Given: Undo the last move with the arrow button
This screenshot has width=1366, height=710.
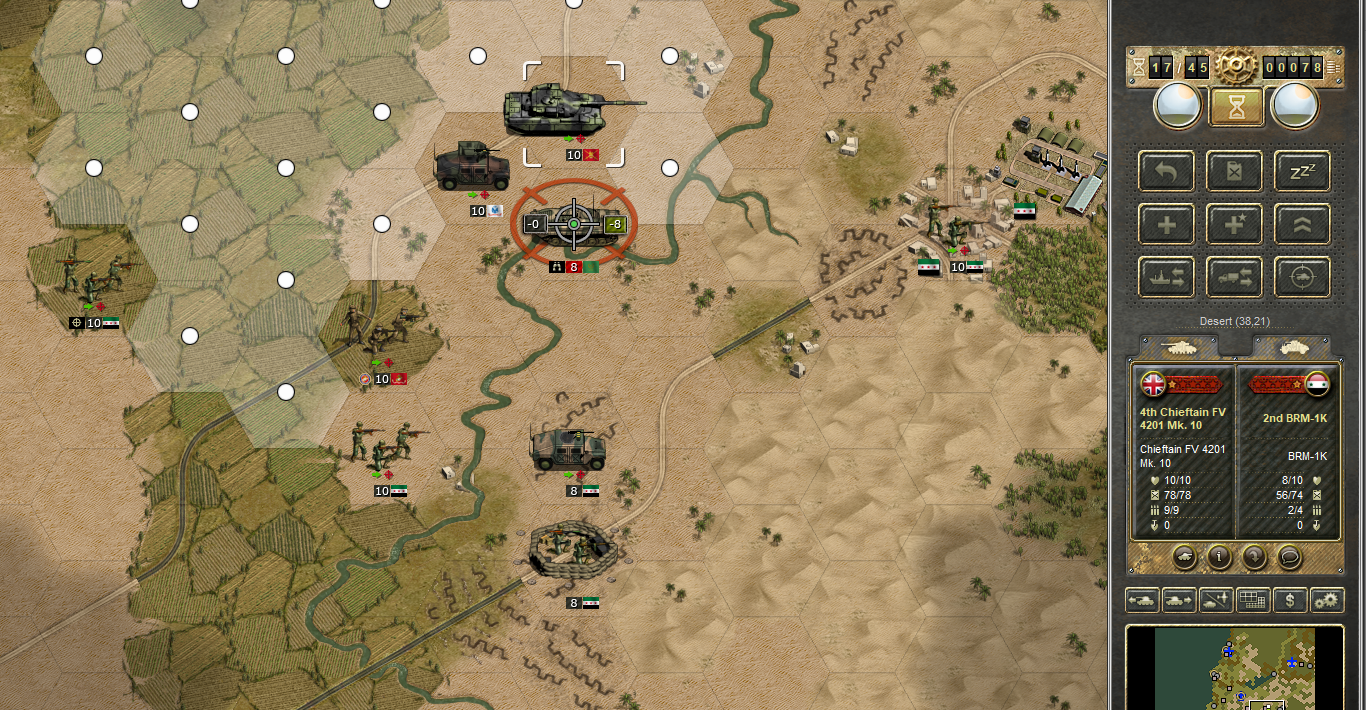Looking at the screenshot, I should (x=1166, y=172).
